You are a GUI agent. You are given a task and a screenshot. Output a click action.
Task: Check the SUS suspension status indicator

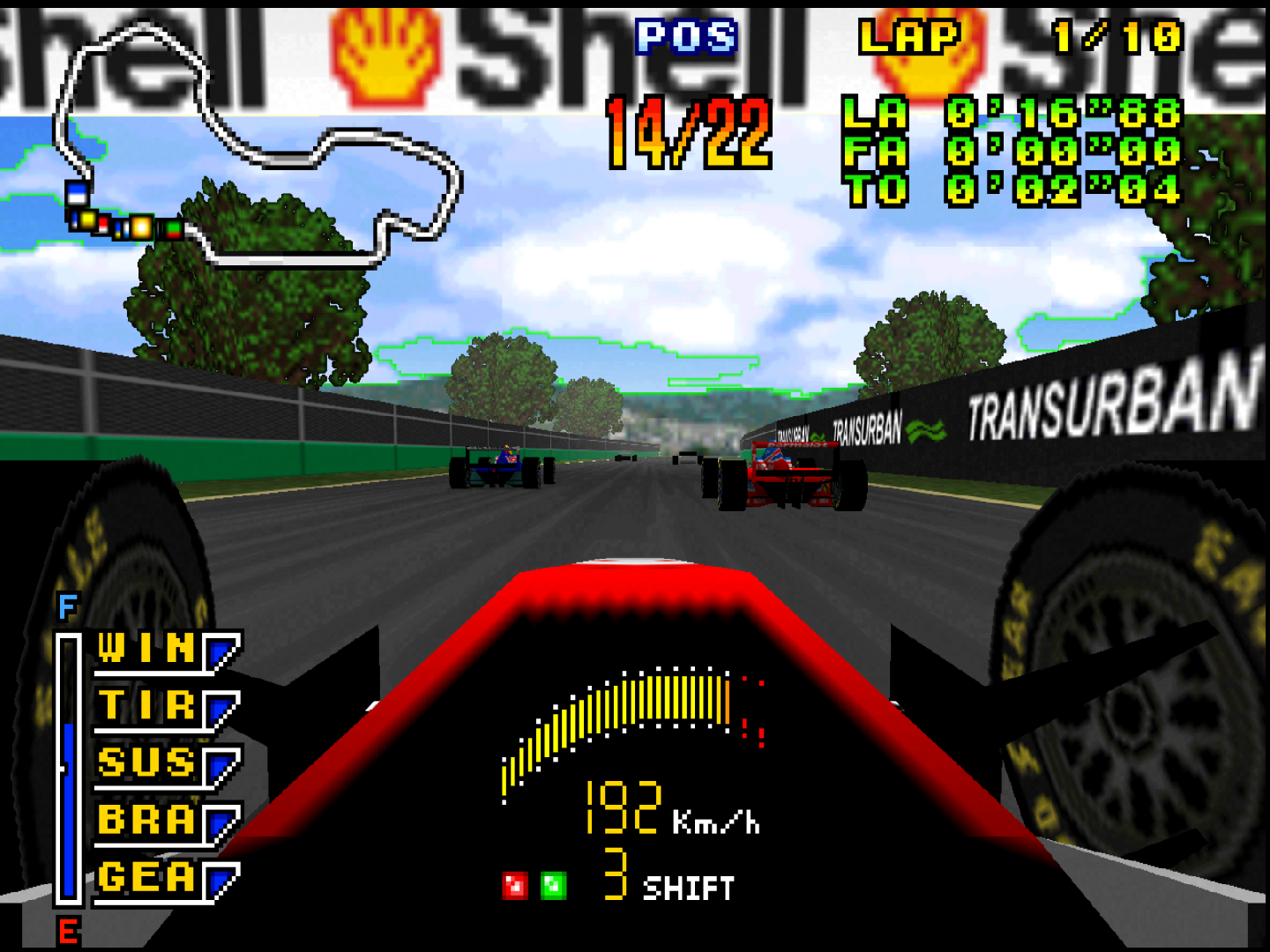166,765
